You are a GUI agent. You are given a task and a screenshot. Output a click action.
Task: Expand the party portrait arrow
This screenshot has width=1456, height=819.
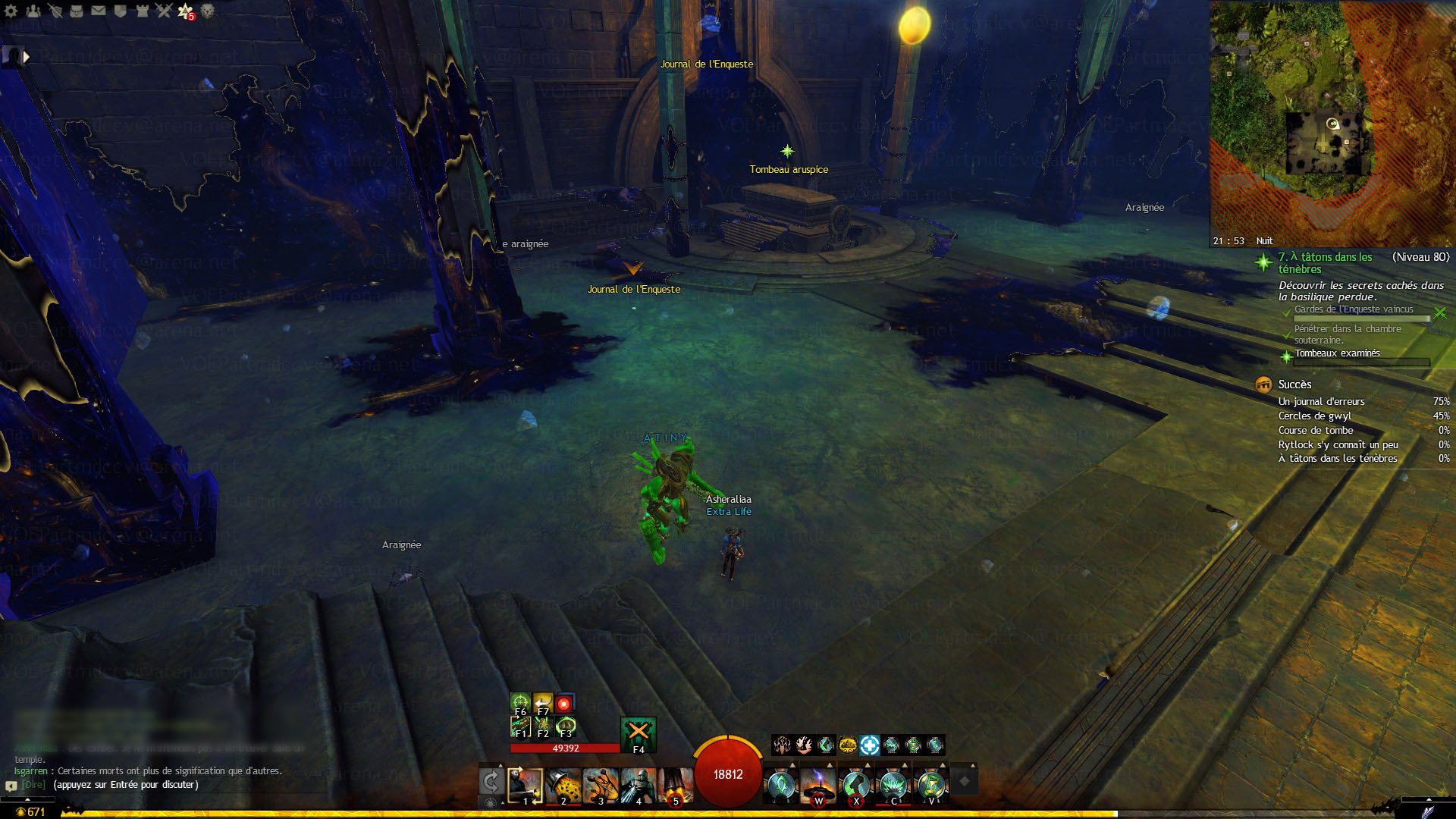27,56
